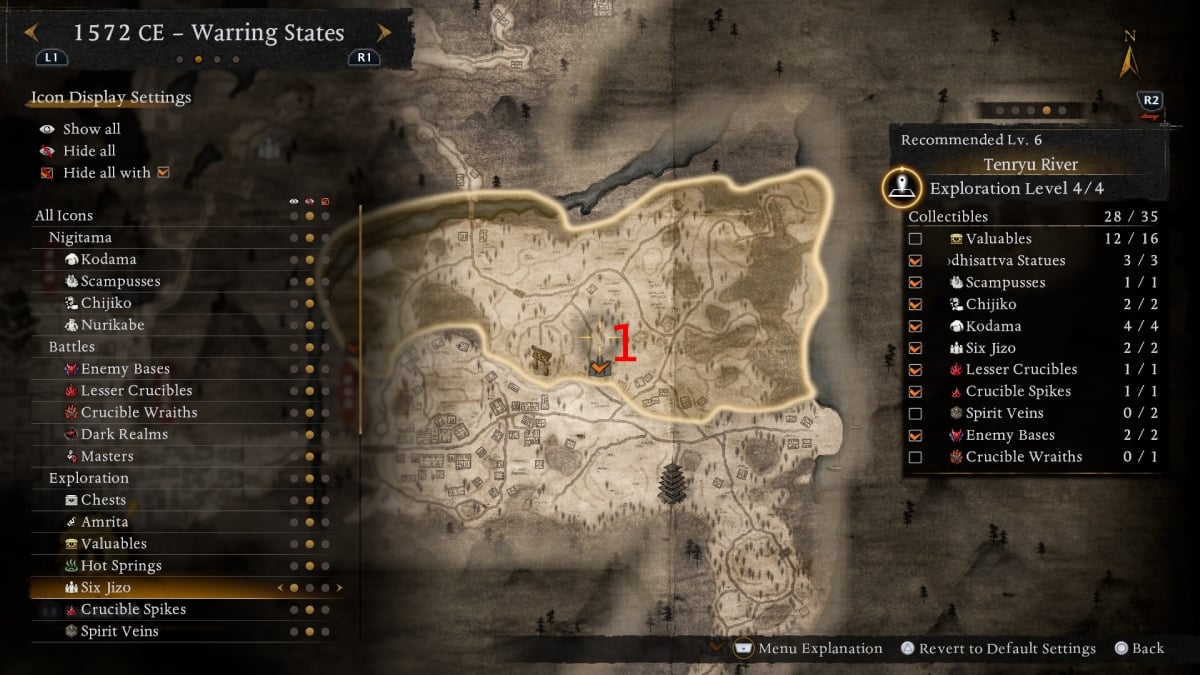Choose the Dark Realms filter entry
1200x675 pixels.
click(124, 434)
